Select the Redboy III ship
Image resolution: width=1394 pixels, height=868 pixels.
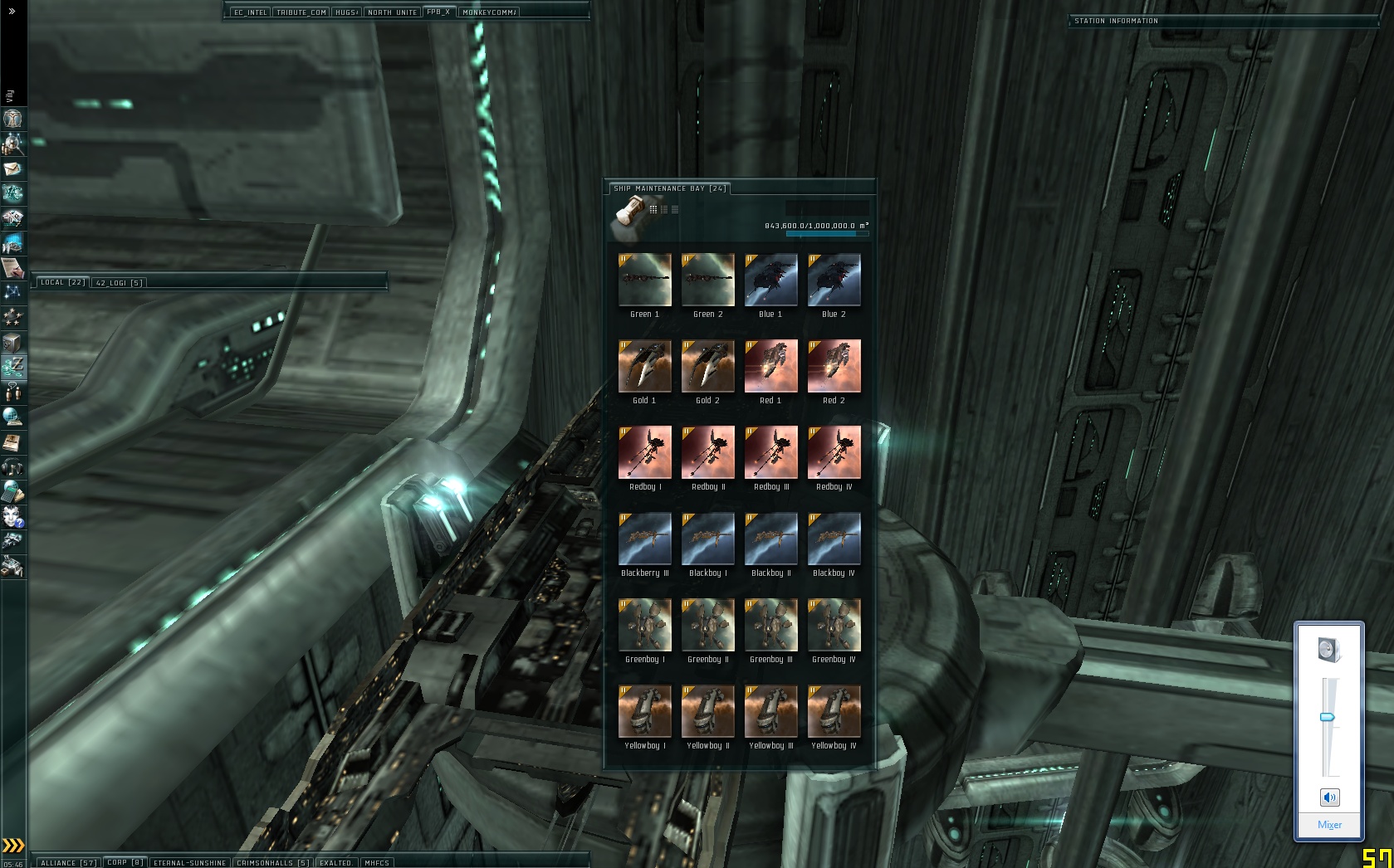point(770,453)
